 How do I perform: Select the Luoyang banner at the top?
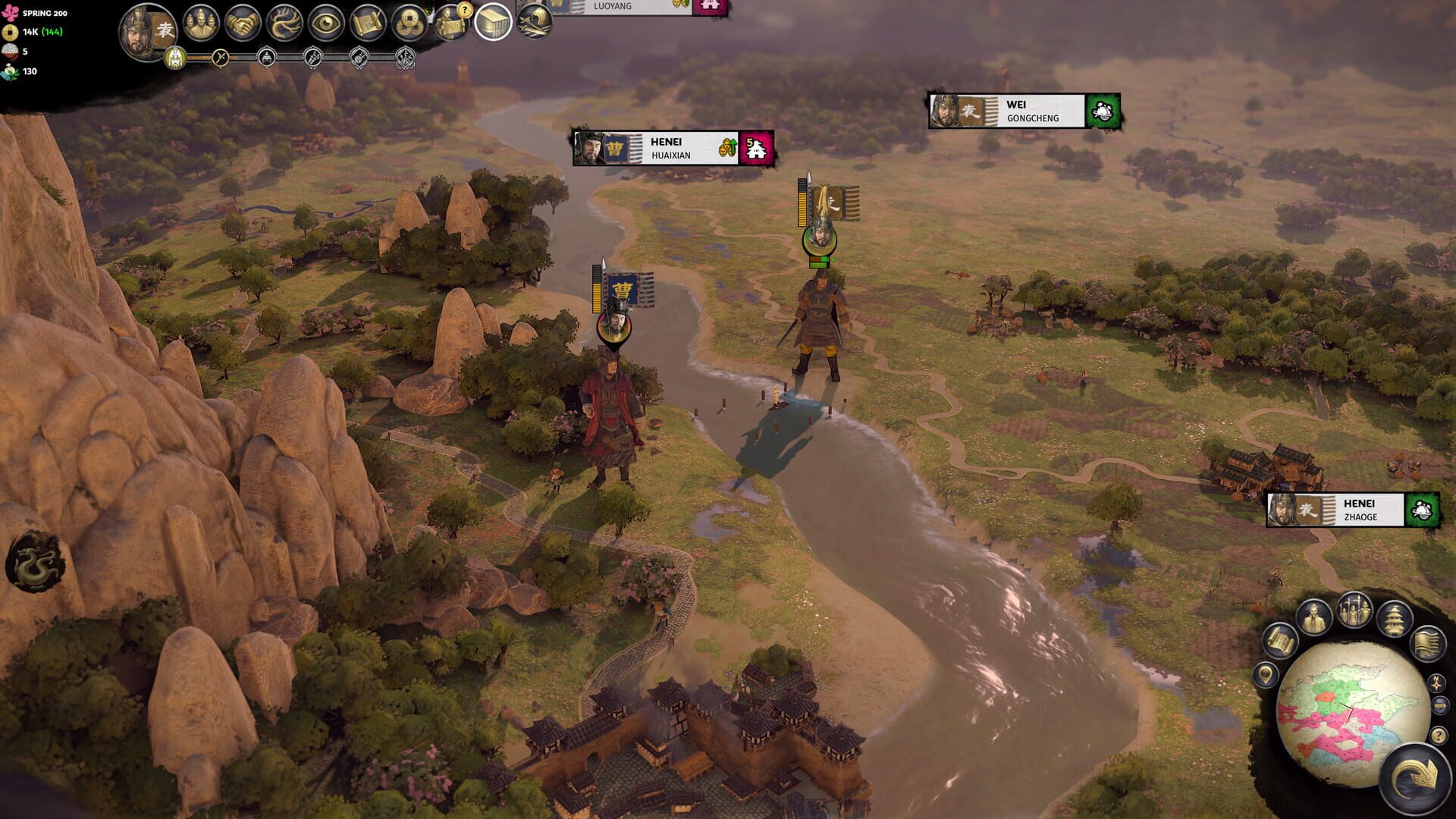click(x=629, y=8)
